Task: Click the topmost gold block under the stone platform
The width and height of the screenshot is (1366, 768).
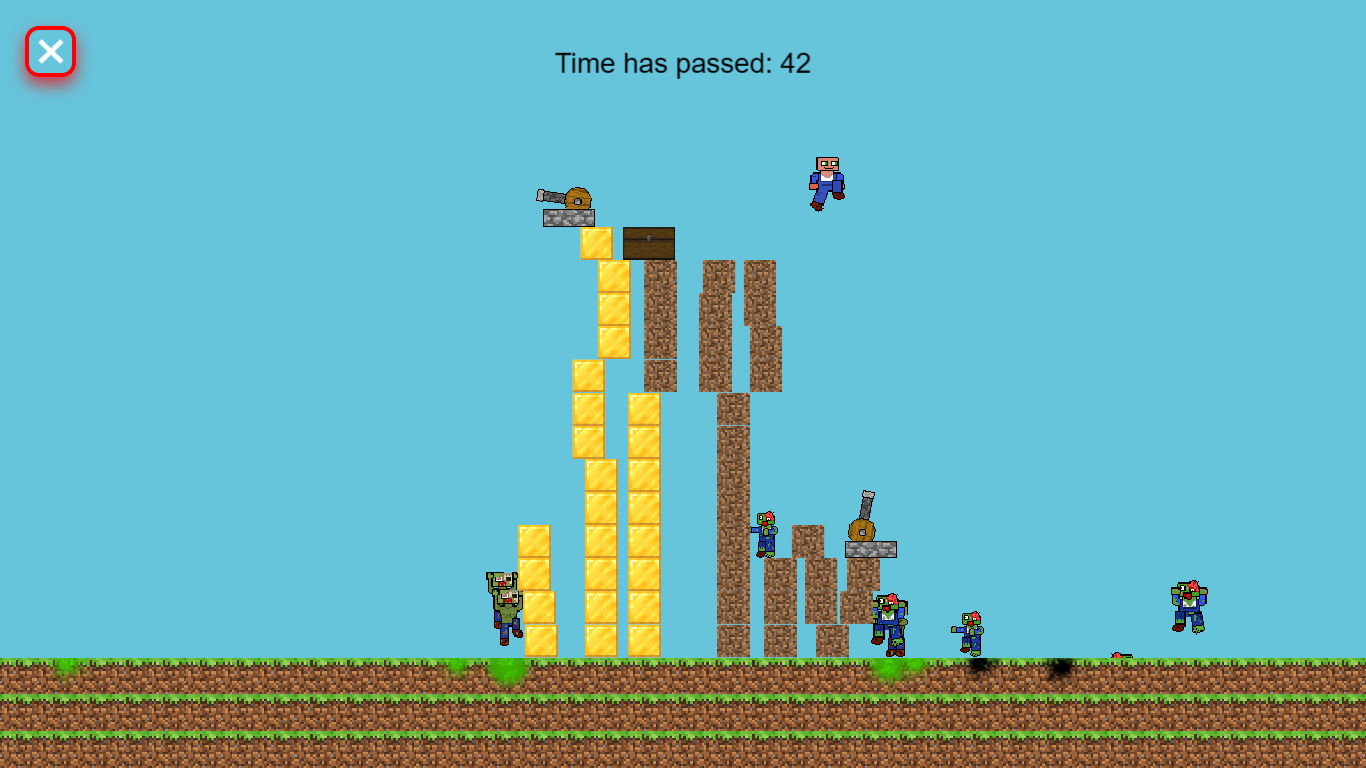Action: [x=596, y=240]
